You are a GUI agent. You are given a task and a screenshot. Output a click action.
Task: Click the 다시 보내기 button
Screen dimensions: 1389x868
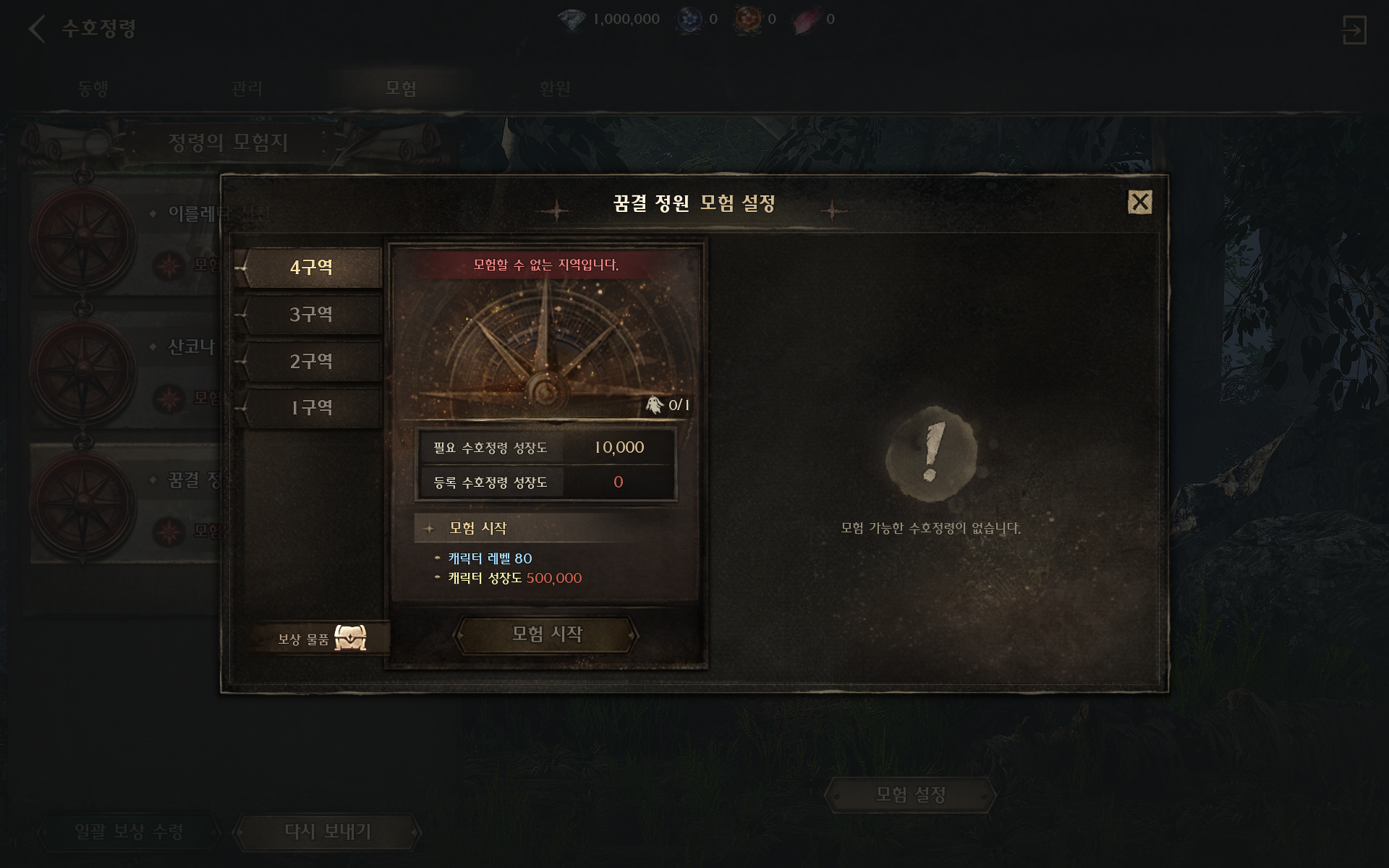[328, 832]
